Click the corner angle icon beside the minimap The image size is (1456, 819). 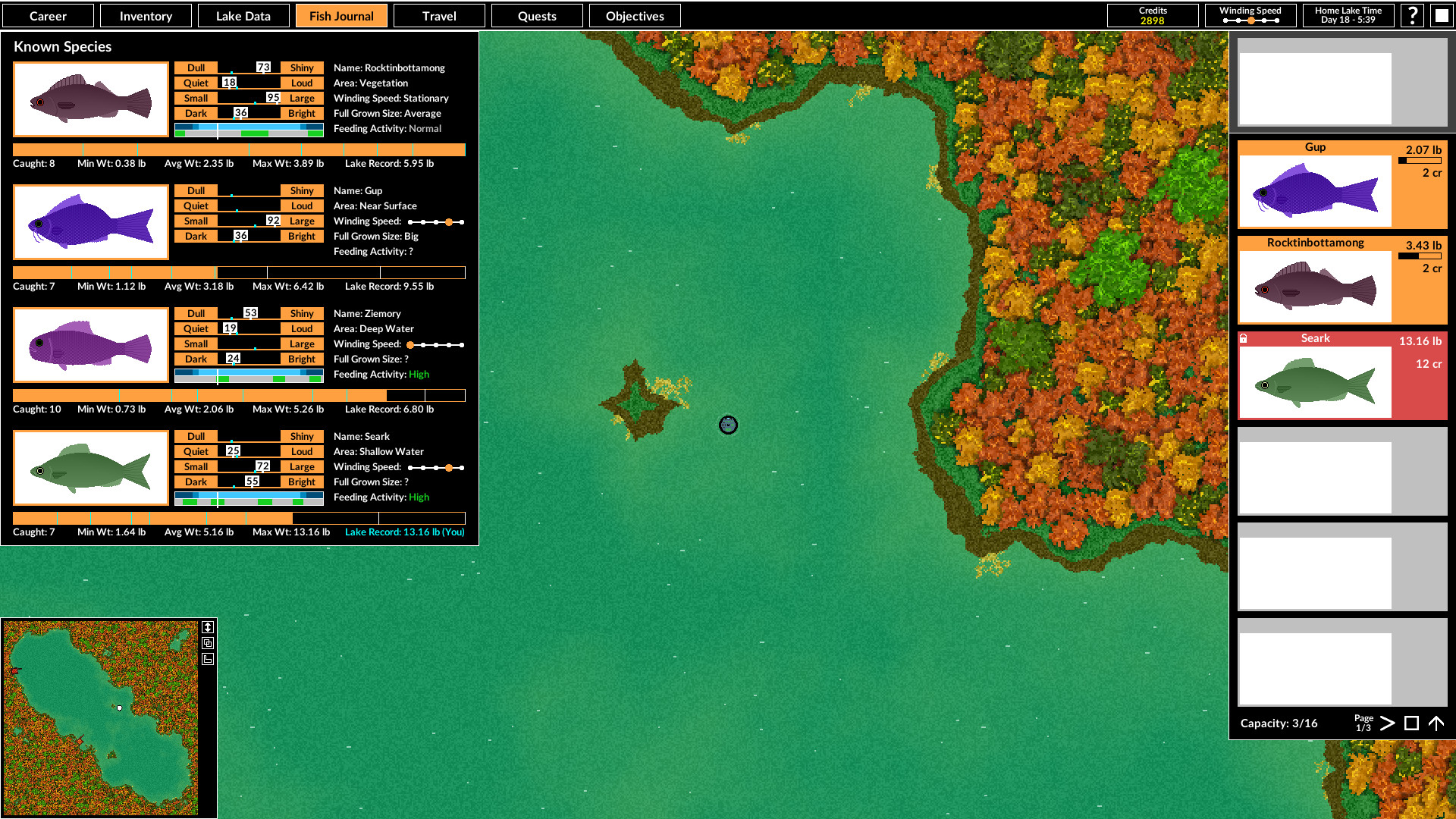click(x=209, y=659)
